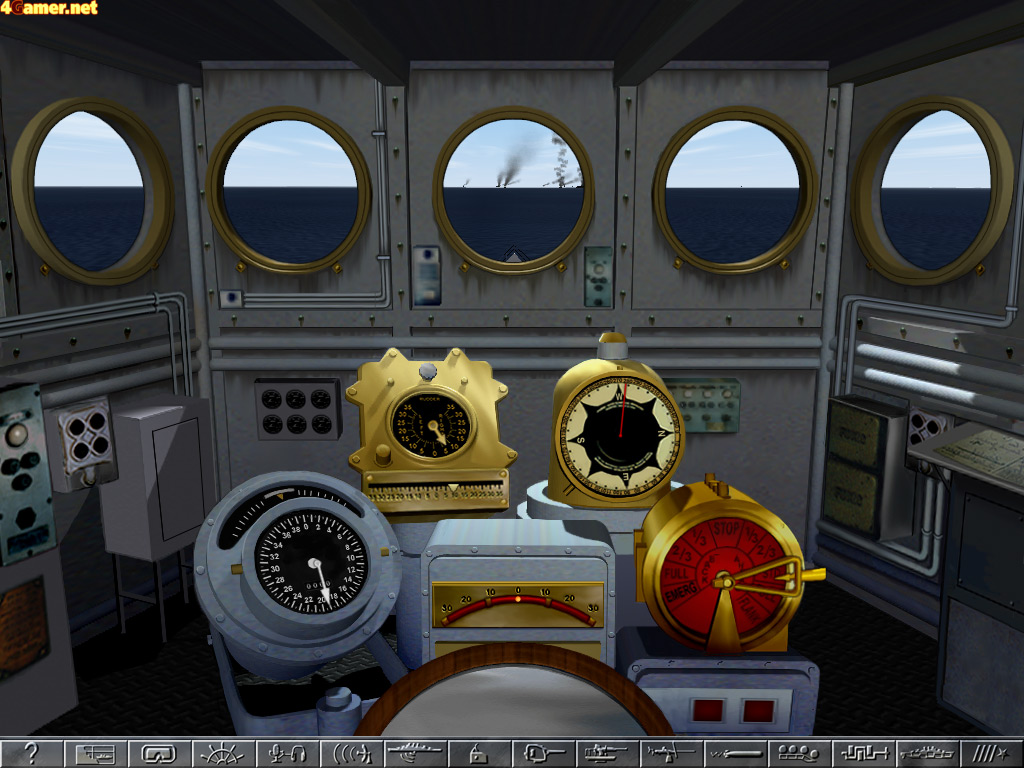Open the ship silhouette status screen

[927, 753]
